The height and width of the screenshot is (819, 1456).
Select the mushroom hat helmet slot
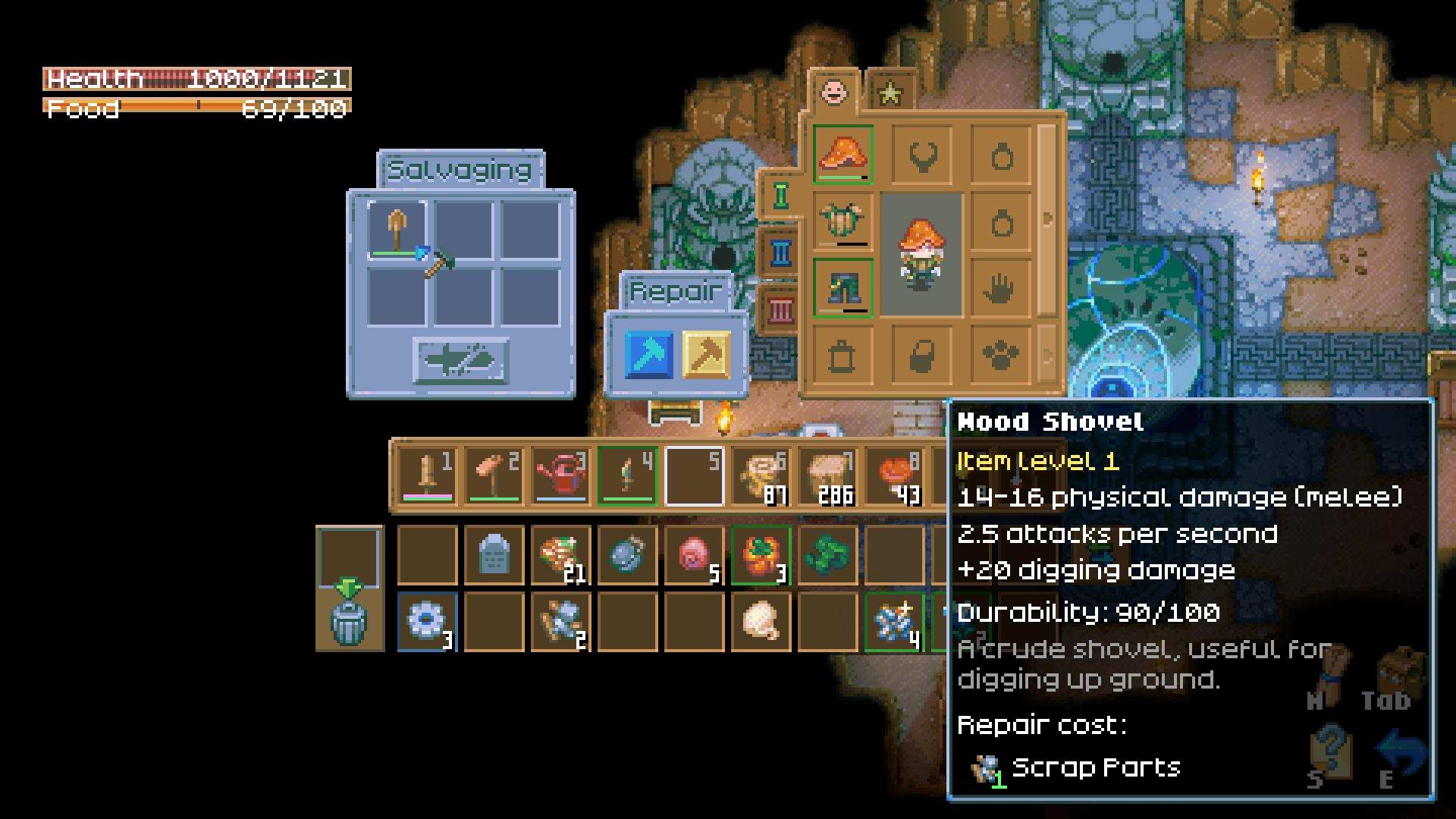843,155
